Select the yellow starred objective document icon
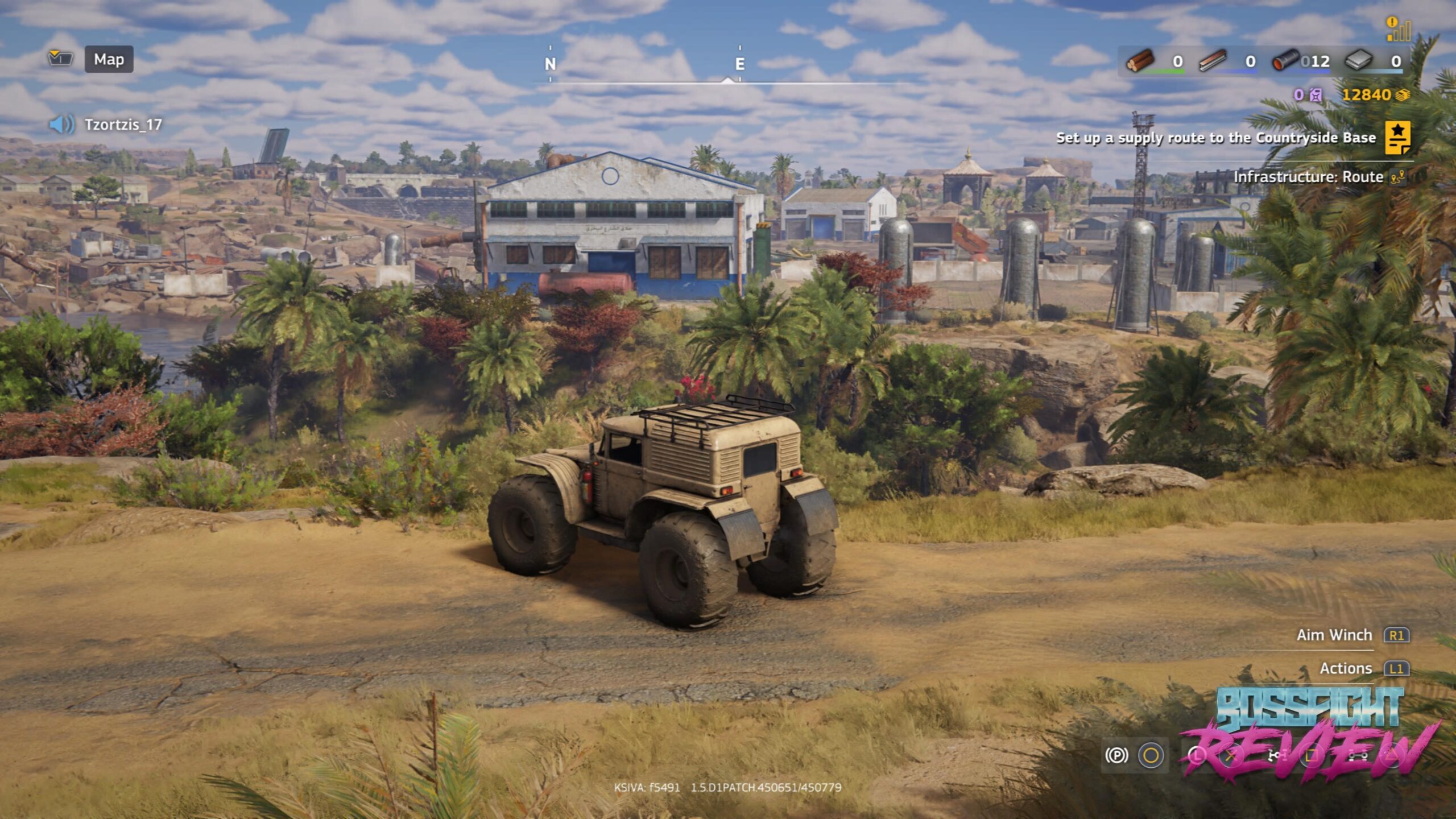The image size is (1456, 819). click(x=1397, y=138)
